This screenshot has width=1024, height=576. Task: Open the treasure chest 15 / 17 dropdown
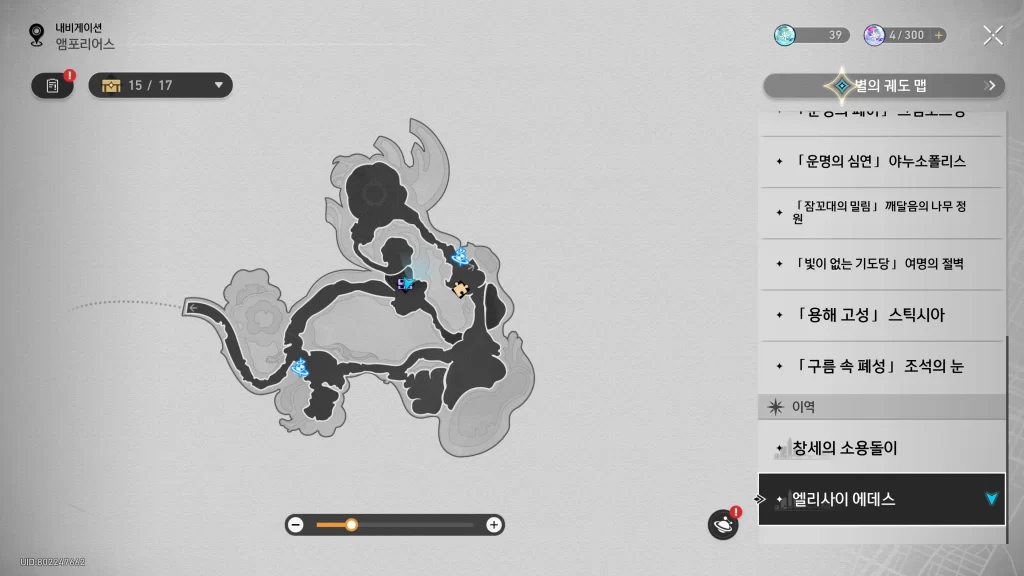click(x=161, y=86)
